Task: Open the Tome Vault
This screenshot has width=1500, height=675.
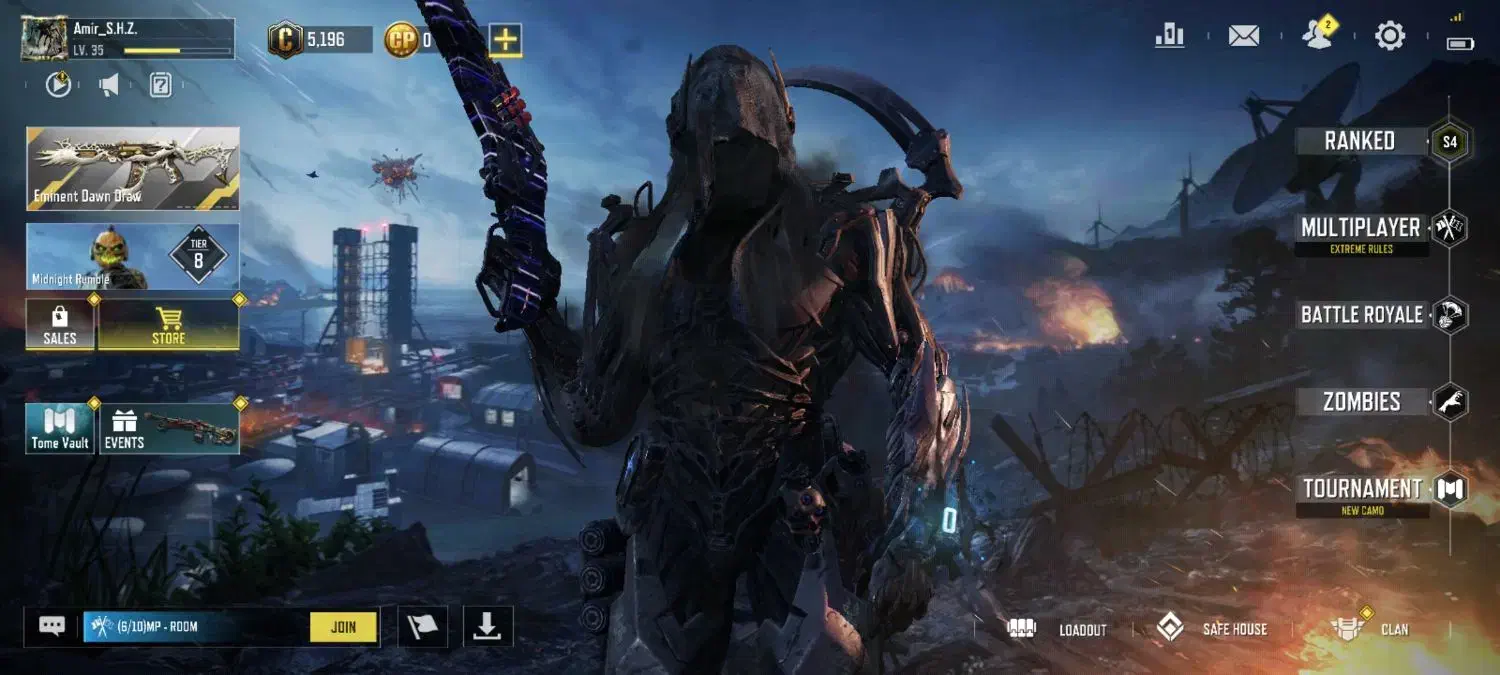Action: point(60,429)
